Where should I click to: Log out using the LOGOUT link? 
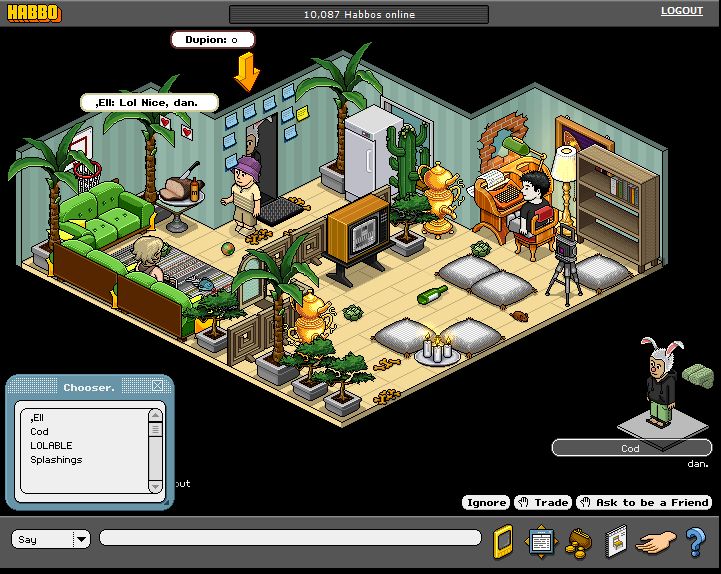point(681,11)
